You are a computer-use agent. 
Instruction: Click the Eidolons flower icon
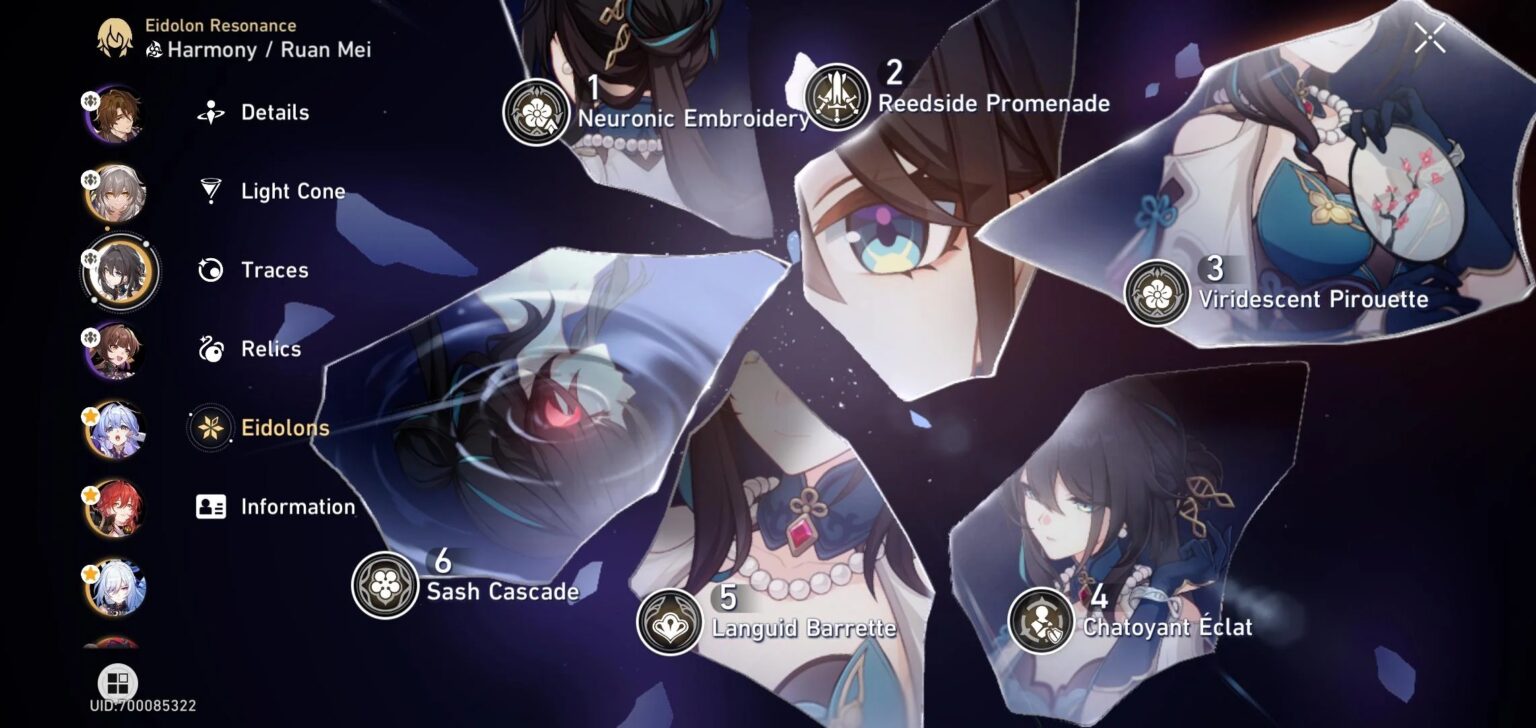[210, 427]
